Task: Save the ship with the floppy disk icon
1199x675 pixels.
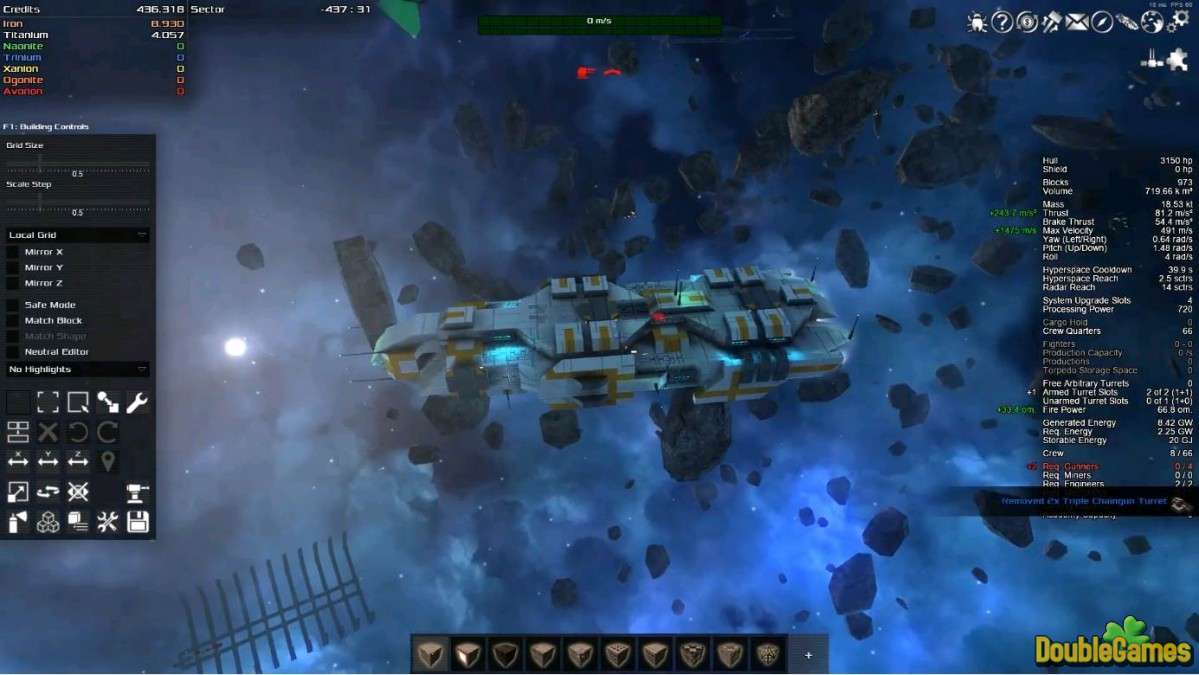Action: click(137, 521)
